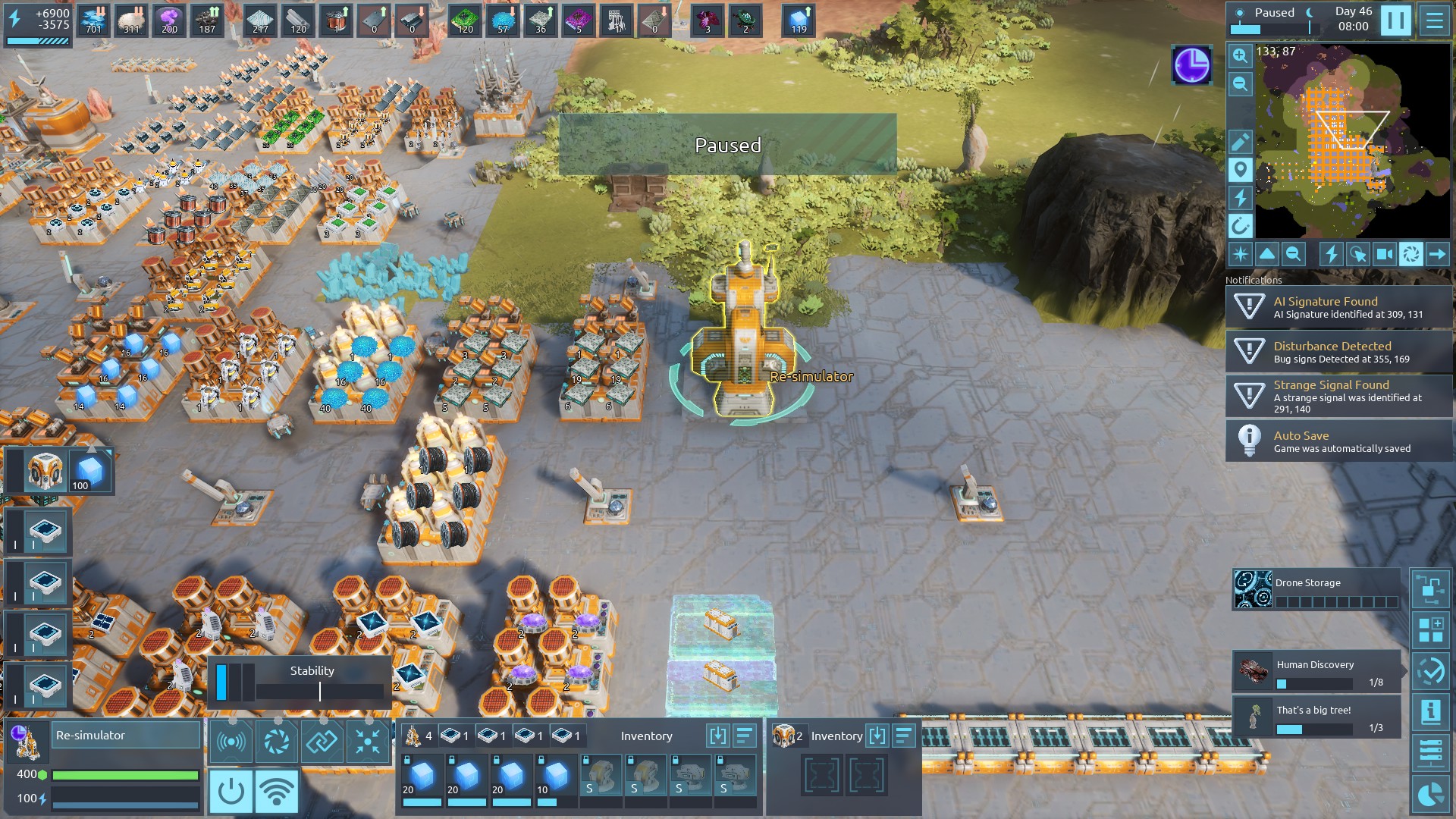Toggle the map pin marker button
The height and width of the screenshot is (819, 1456).
pyautogui.click(x=1240, y=170)
